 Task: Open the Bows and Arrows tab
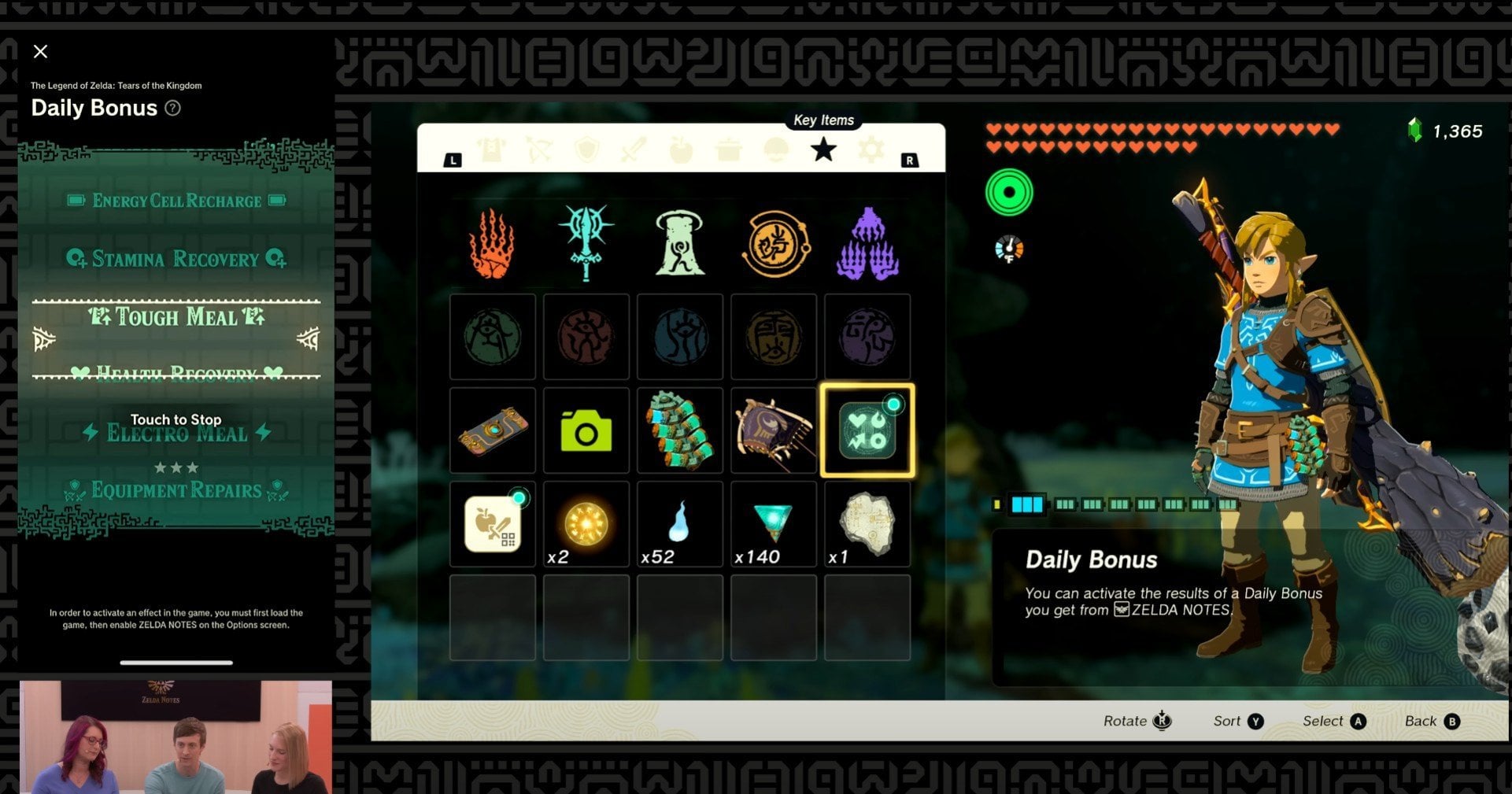pos(539,150)
